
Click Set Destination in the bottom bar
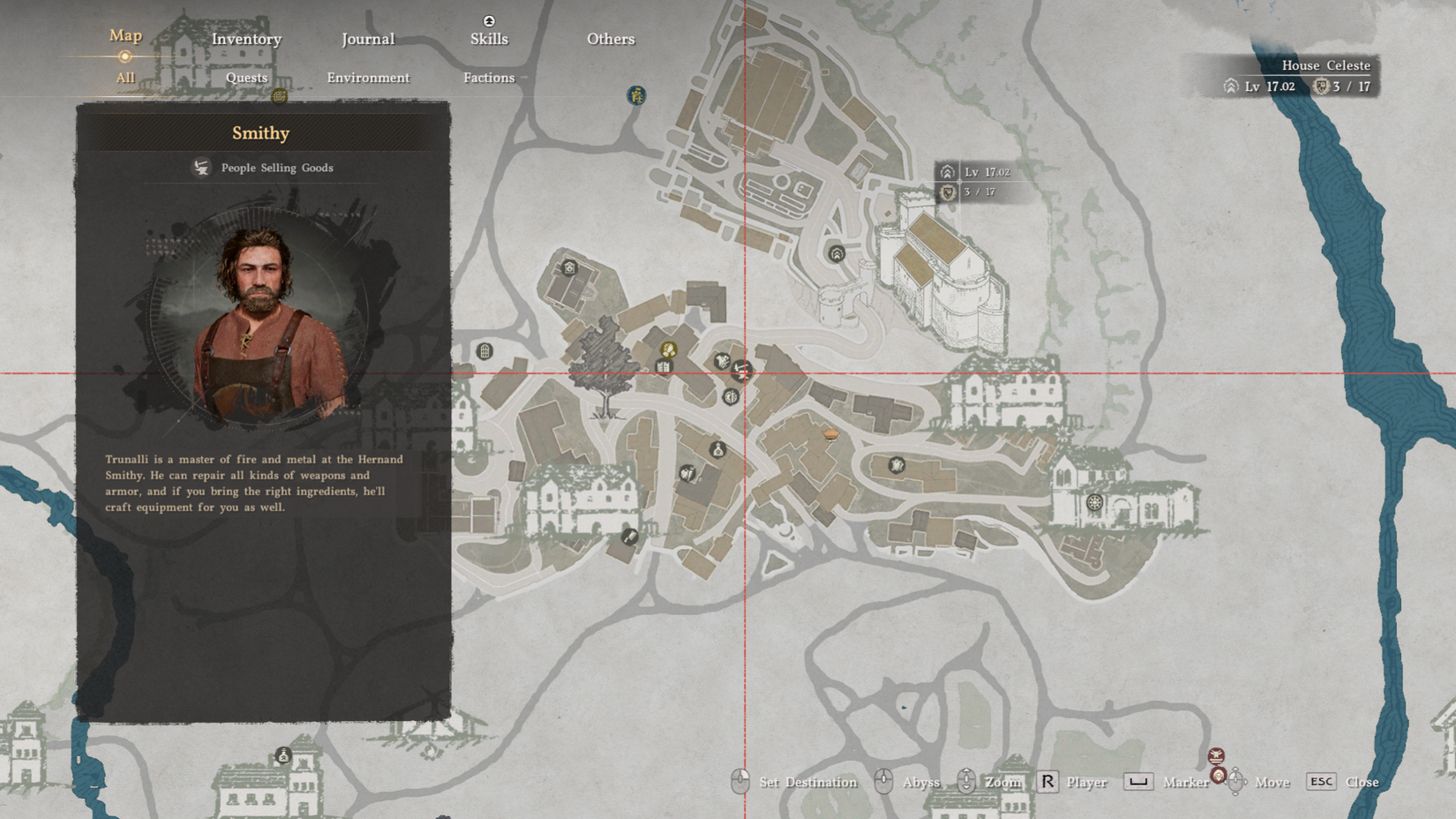806,782
